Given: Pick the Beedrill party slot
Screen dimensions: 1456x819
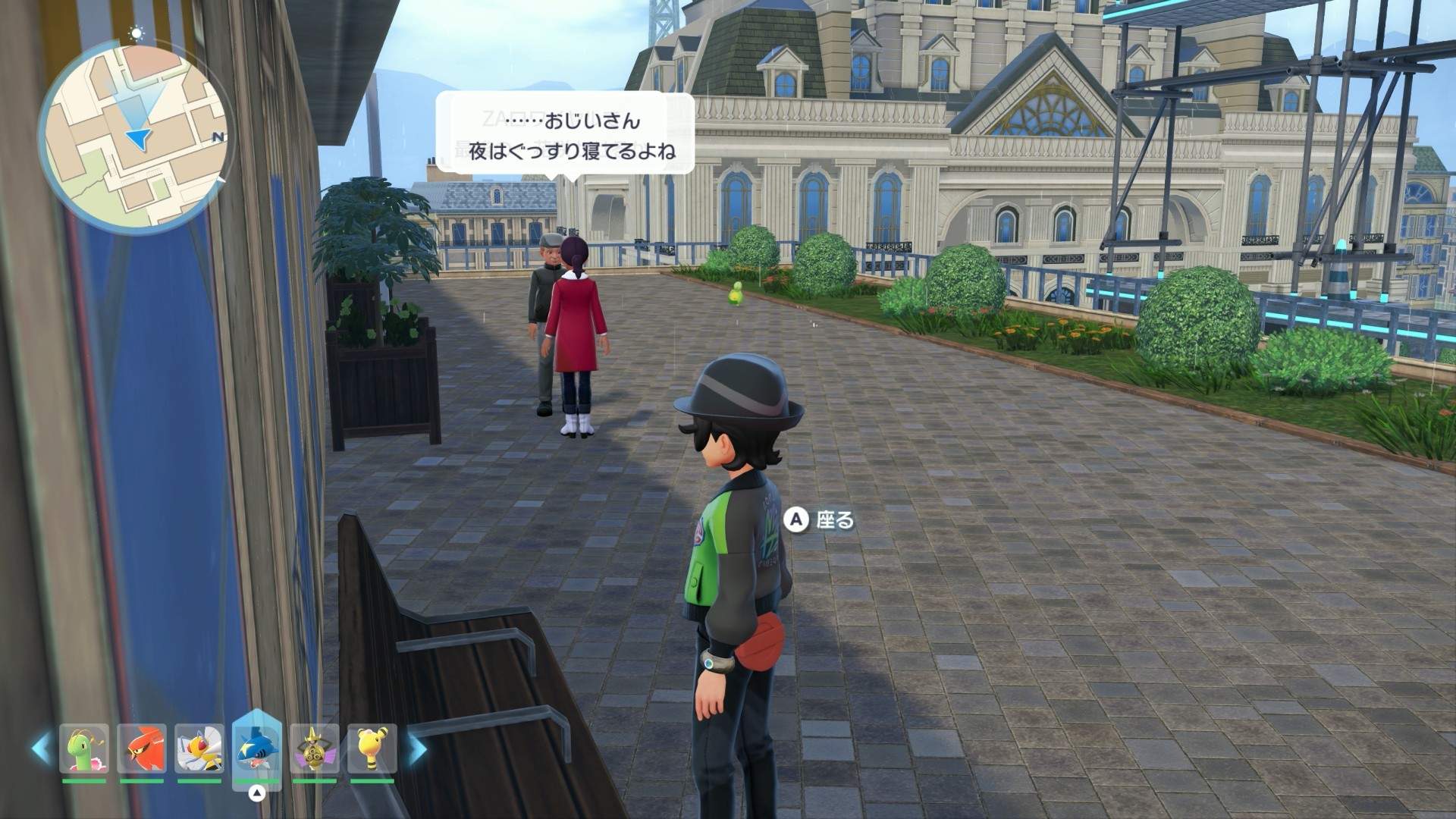Looking at the screenshot, I should 199,748.
